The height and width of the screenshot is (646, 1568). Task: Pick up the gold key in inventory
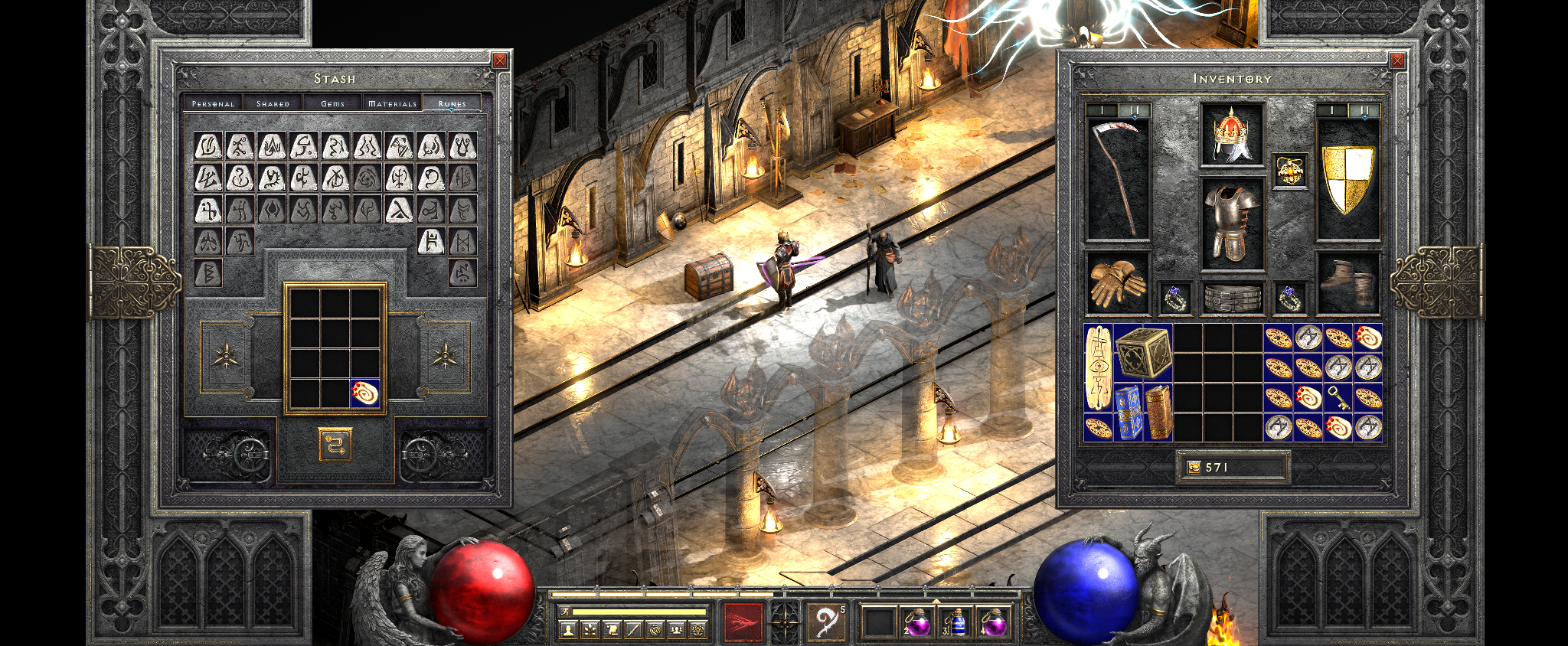pyautogui.click(x=1338, y=397)
